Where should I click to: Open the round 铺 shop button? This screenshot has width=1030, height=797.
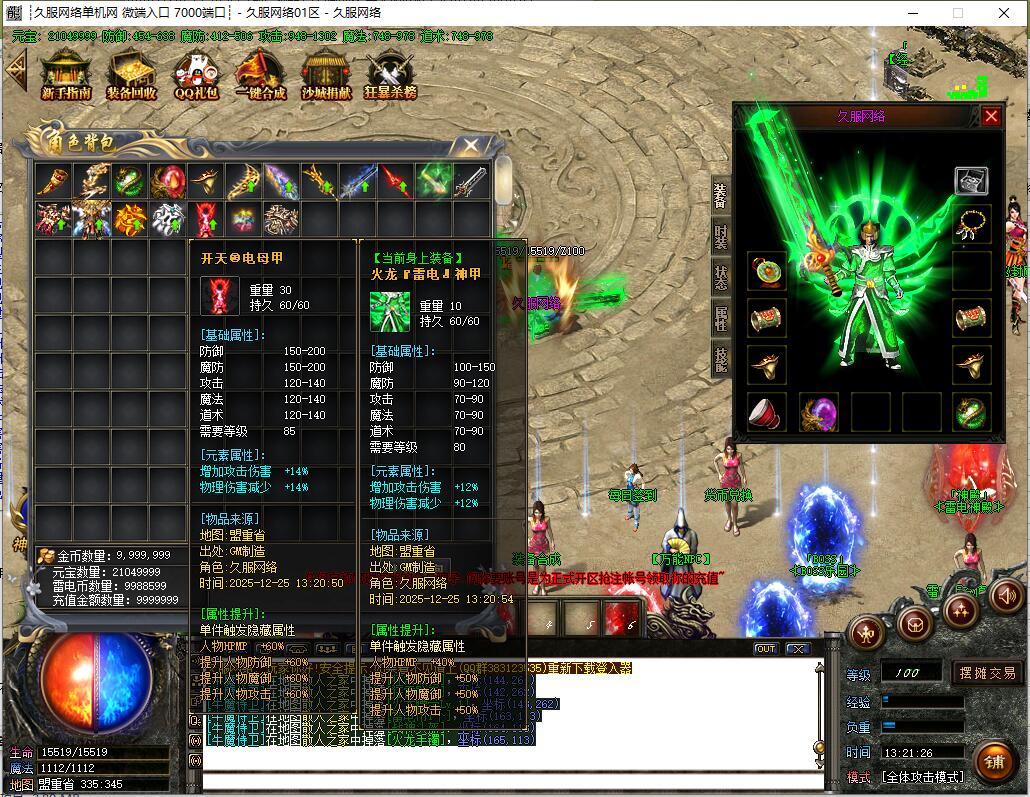click(x=994, y=762)
